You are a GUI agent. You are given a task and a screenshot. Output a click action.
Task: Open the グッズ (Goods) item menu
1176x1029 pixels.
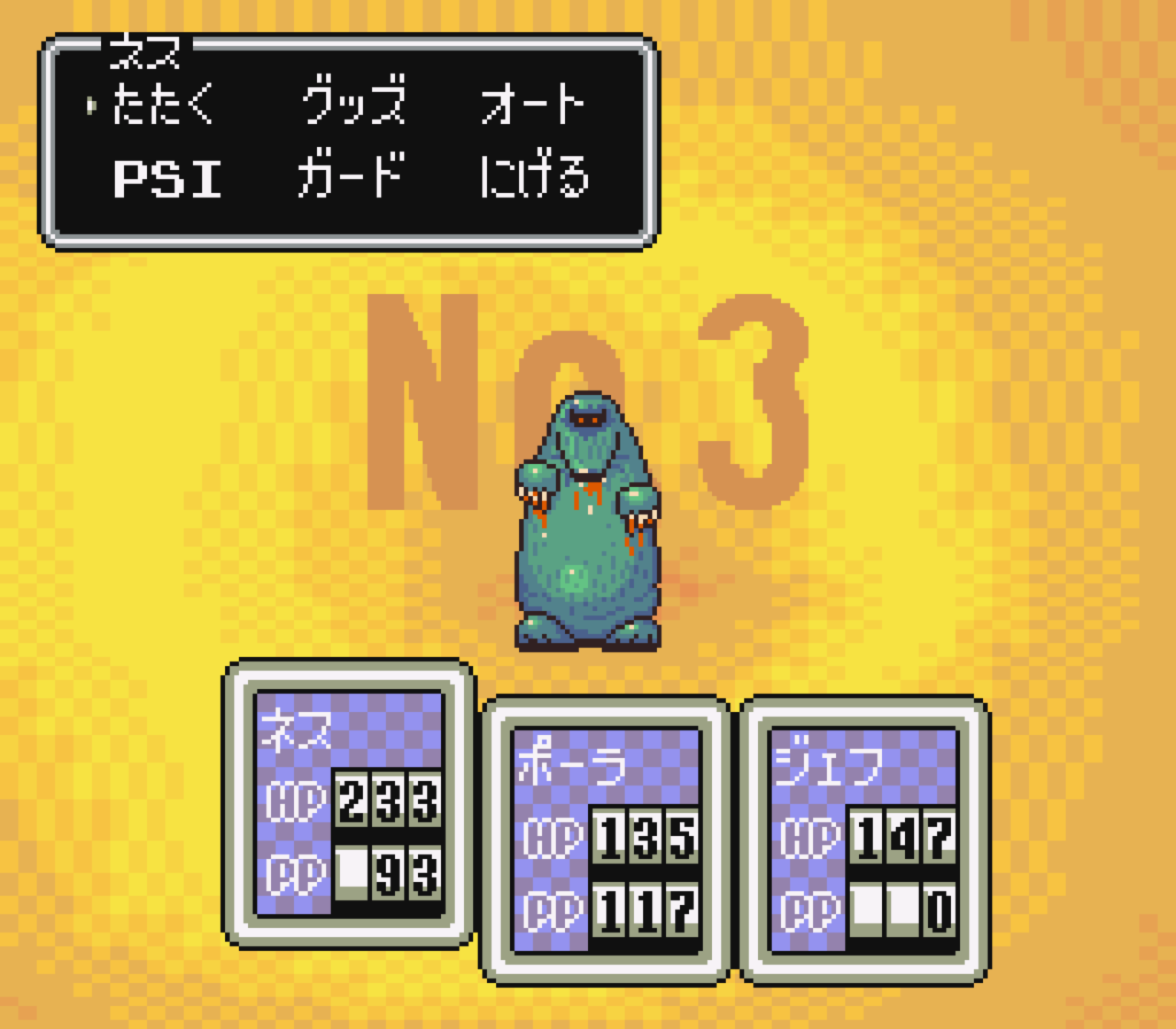click(x=354, y=104)
